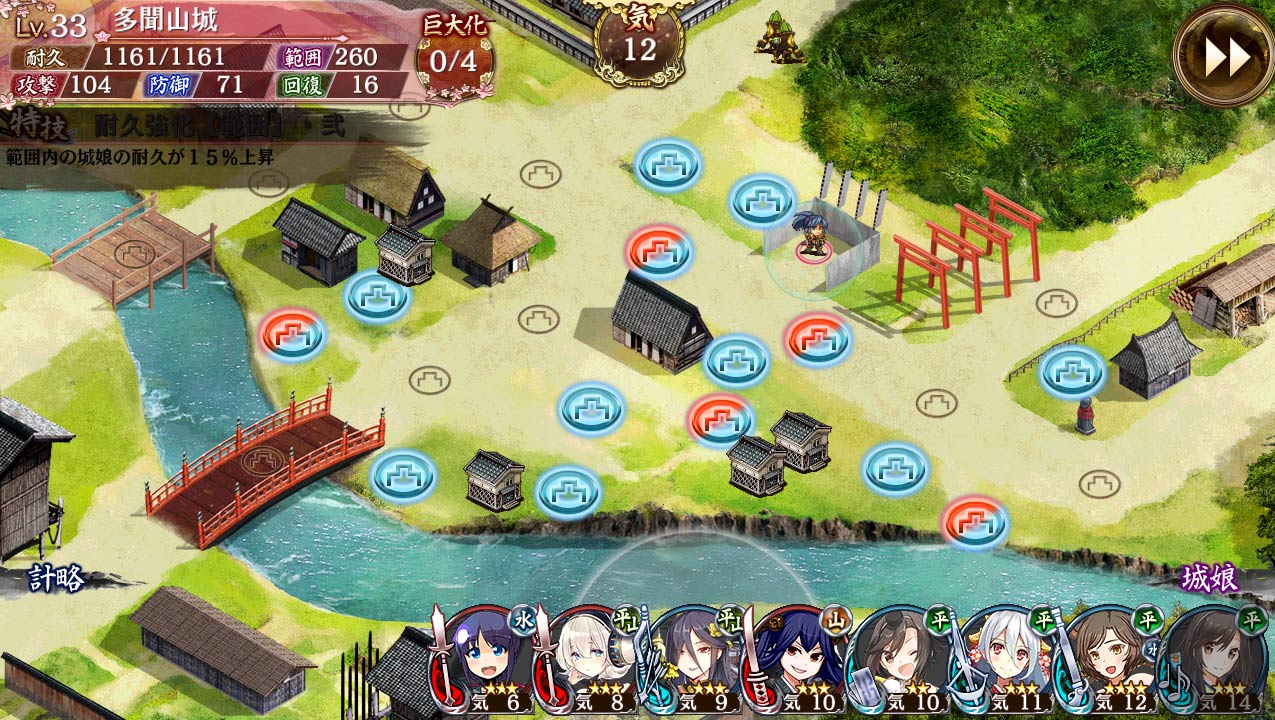The image size is (1275, 720).
Task: Pick the blue deployment tile beside the red bridge
Action: click(403, 476)
